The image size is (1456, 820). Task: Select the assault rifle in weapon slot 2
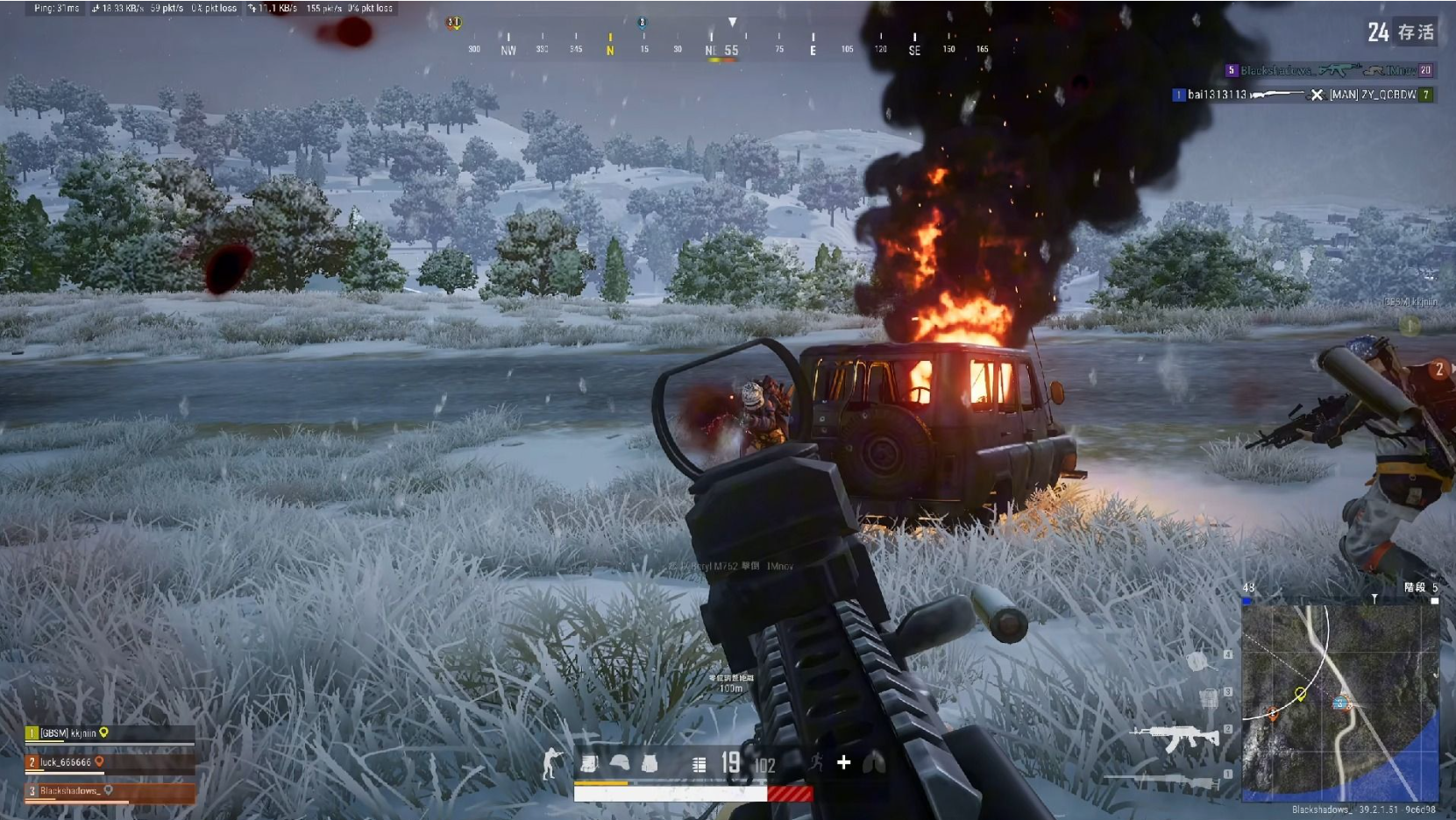click(x=1175, y=738)
